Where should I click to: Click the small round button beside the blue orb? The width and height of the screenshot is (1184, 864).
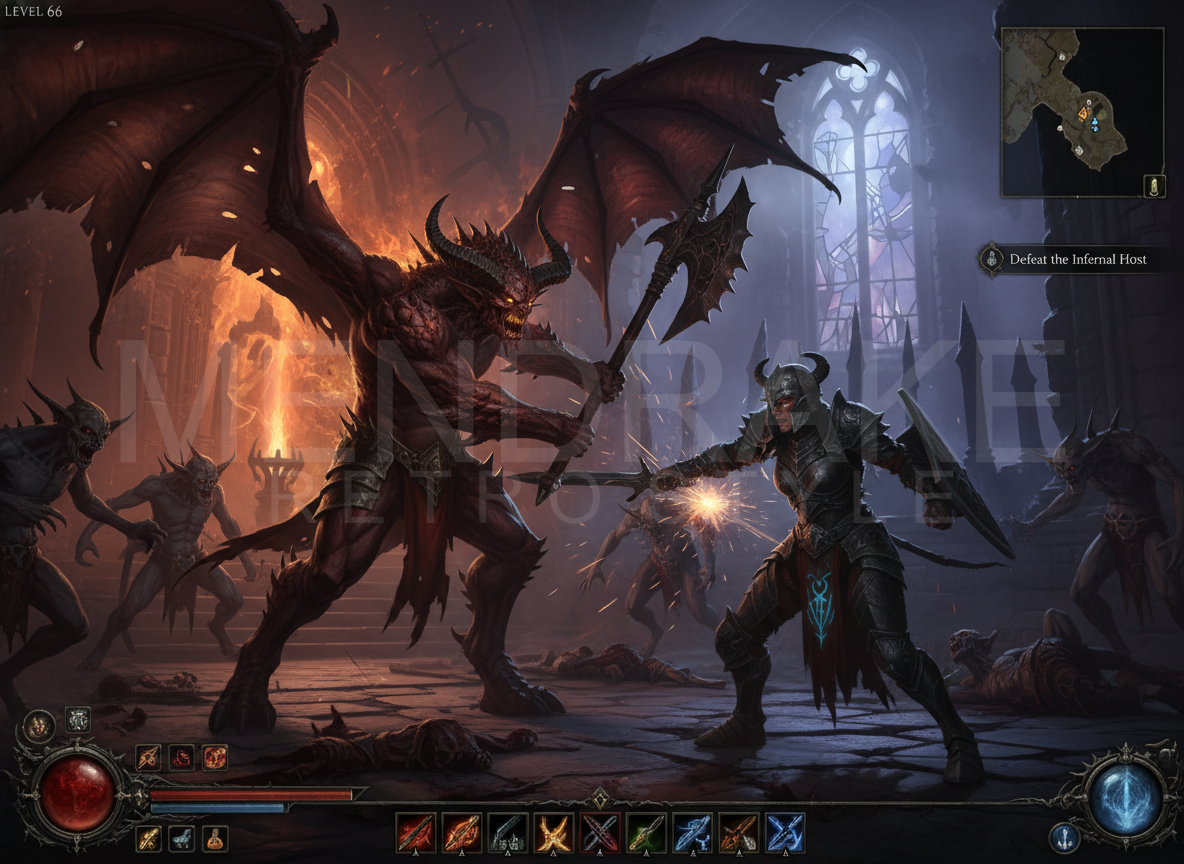[x=1063, y=837]
